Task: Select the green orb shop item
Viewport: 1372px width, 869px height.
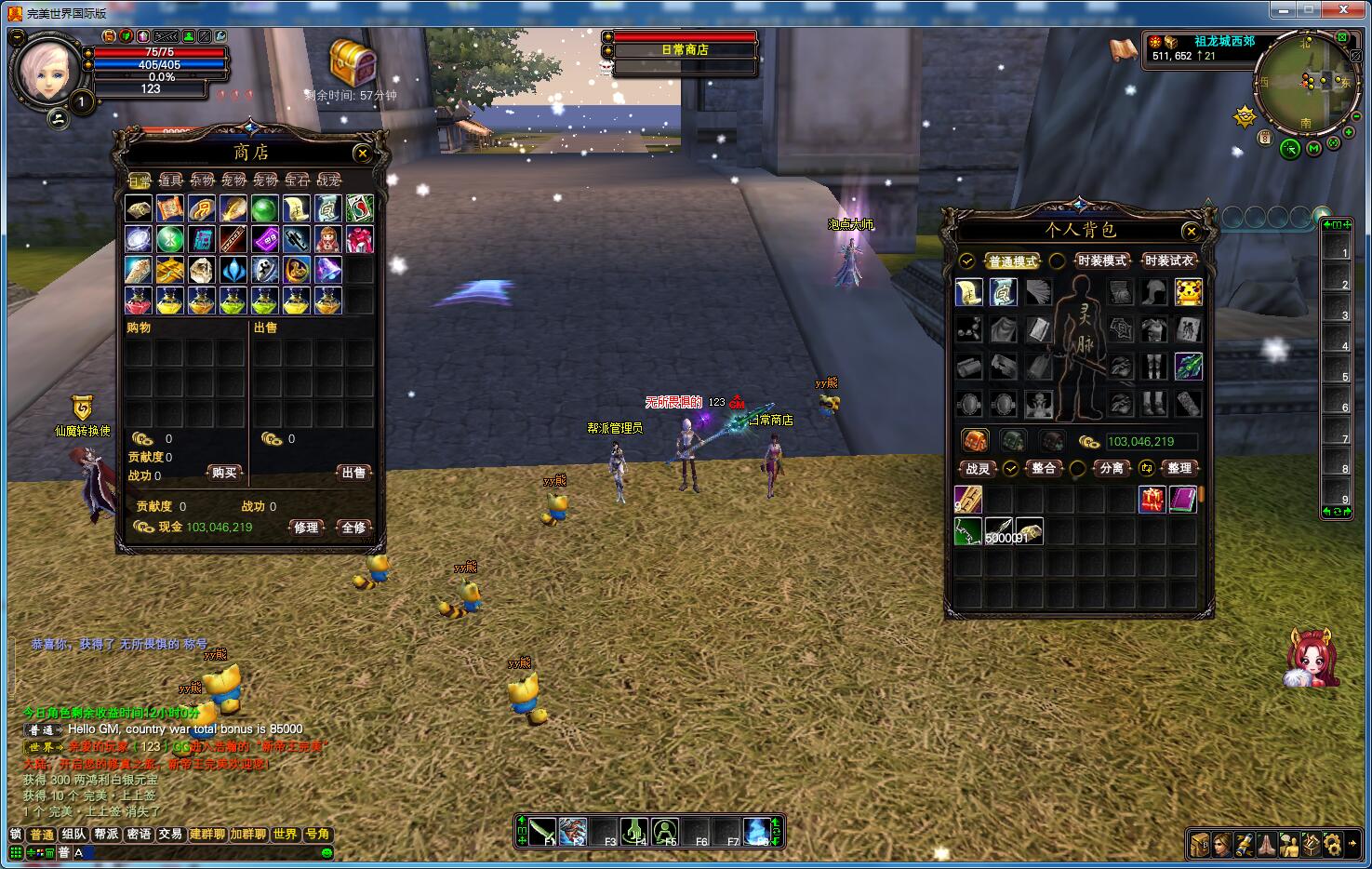Action: pyautogui.click(x=265, y=208)
